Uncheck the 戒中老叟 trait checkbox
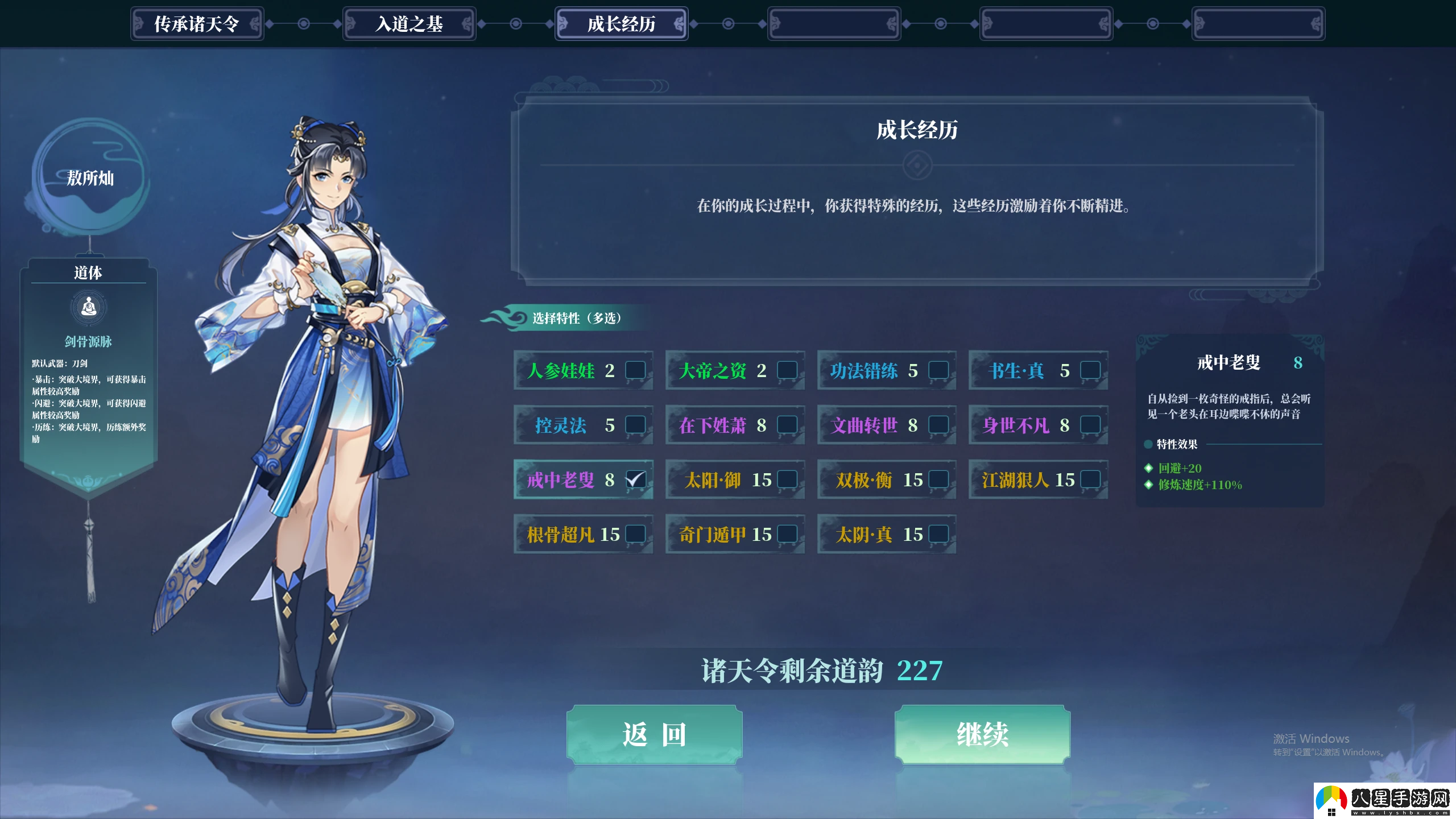The height and width of the screenshot is (819, 1456). [x=635, y=479]
